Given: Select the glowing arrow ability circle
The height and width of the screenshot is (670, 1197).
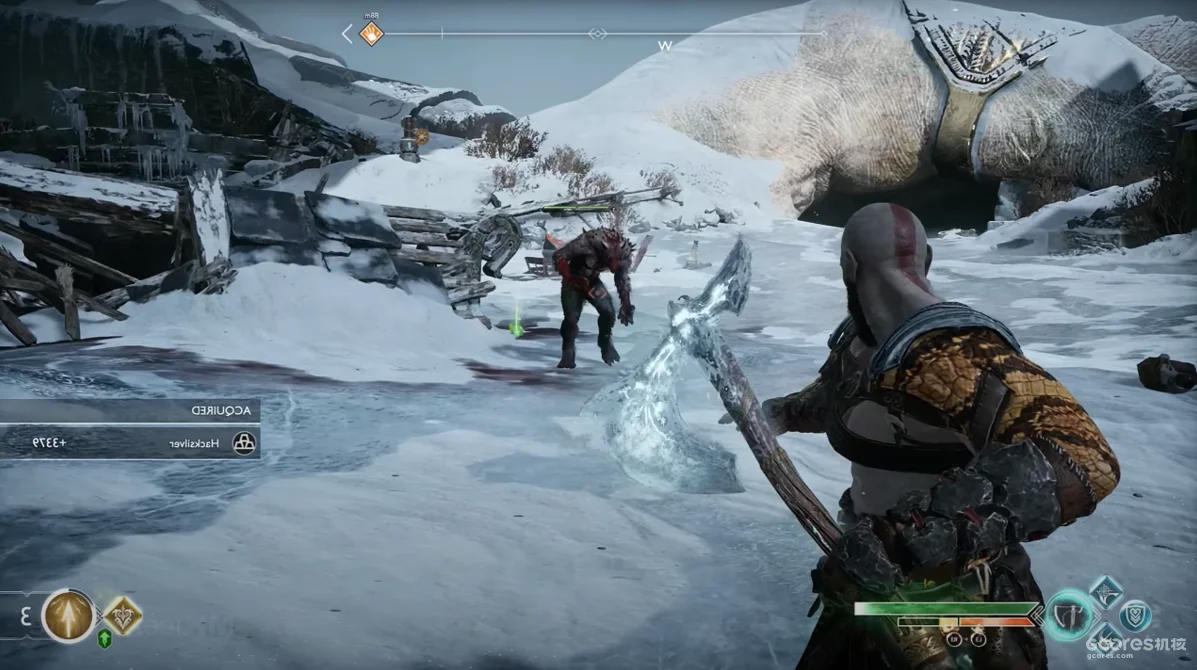Looking at the screenshot, I should tap(69, 615).
